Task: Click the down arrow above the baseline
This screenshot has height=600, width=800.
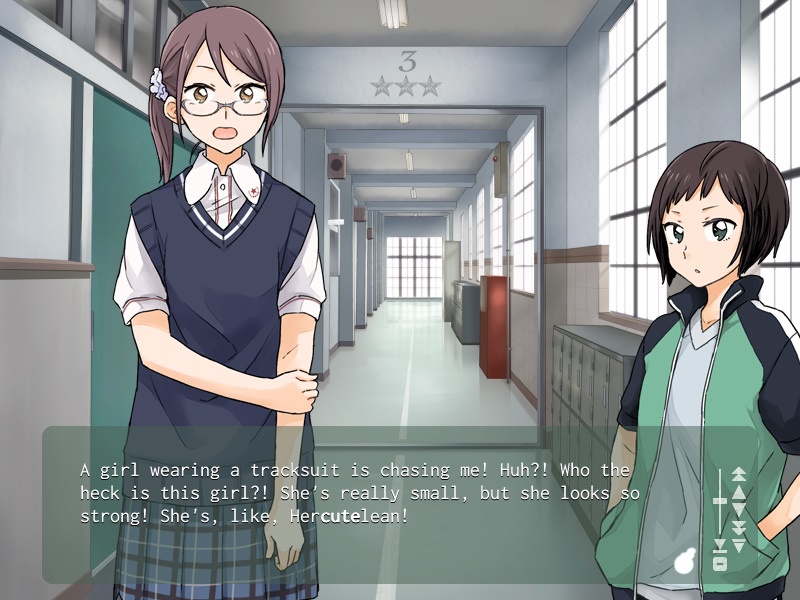Action: [719, 545]
